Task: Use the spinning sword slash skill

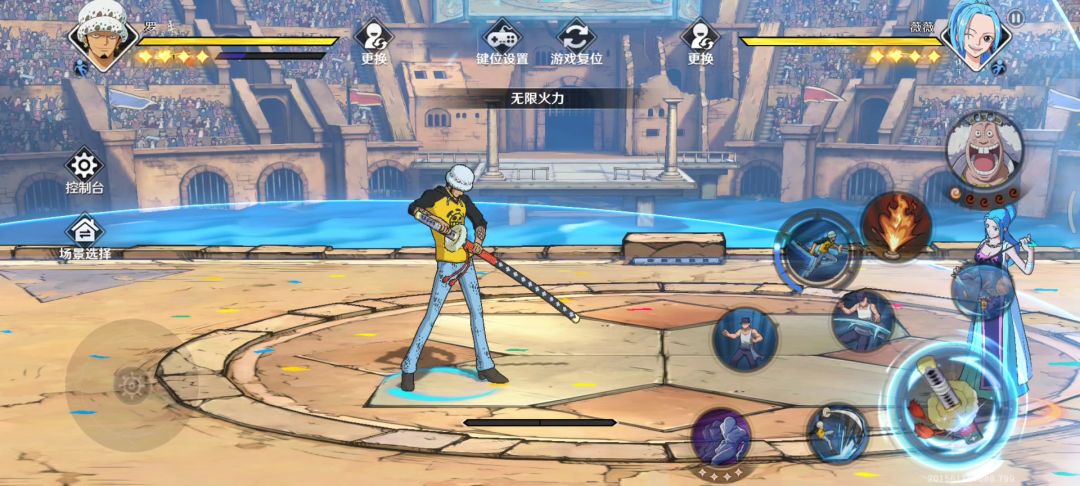Action: [837, 433]
